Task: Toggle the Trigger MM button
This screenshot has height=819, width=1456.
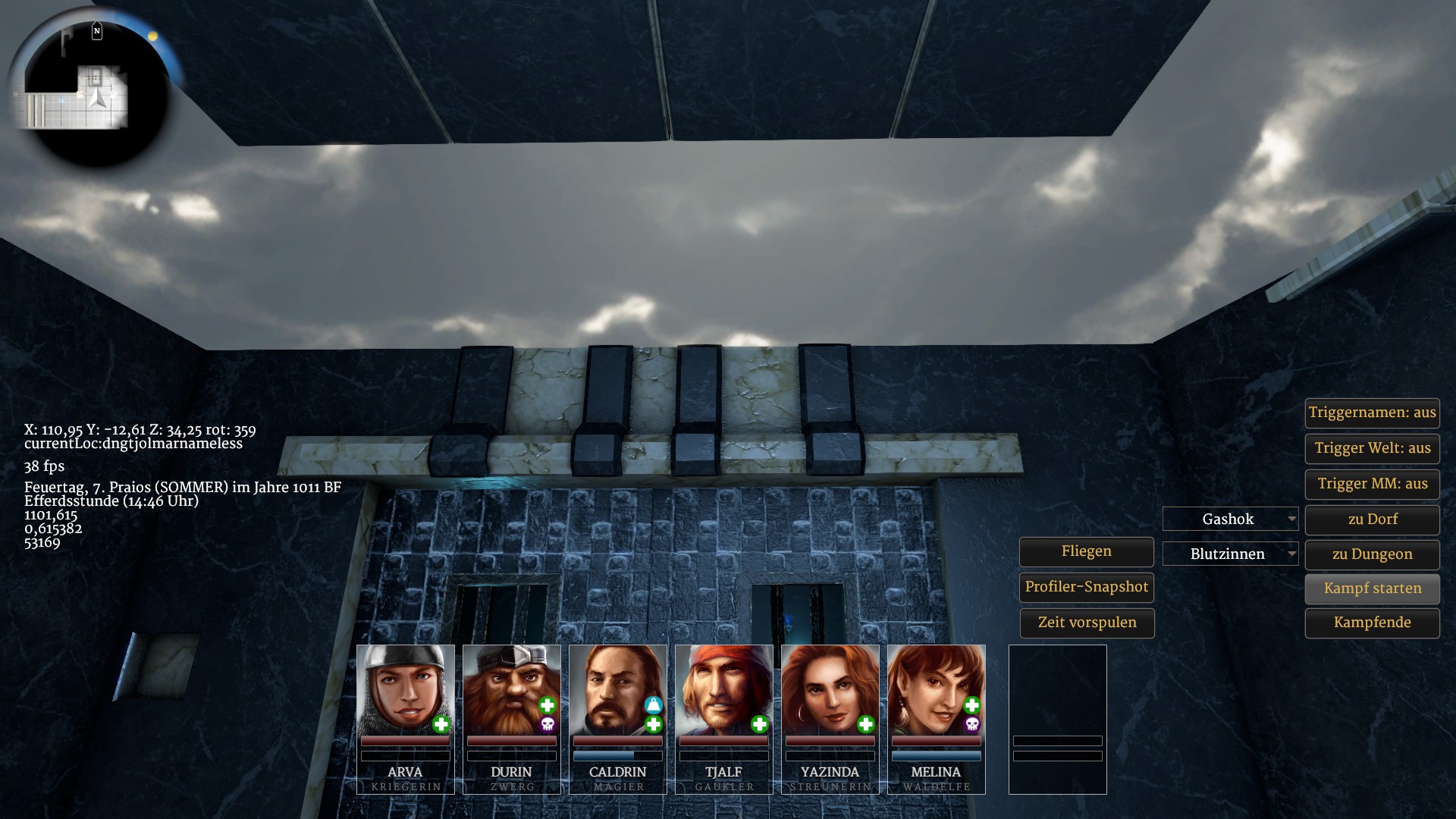Action: [x=1372, y=484]
